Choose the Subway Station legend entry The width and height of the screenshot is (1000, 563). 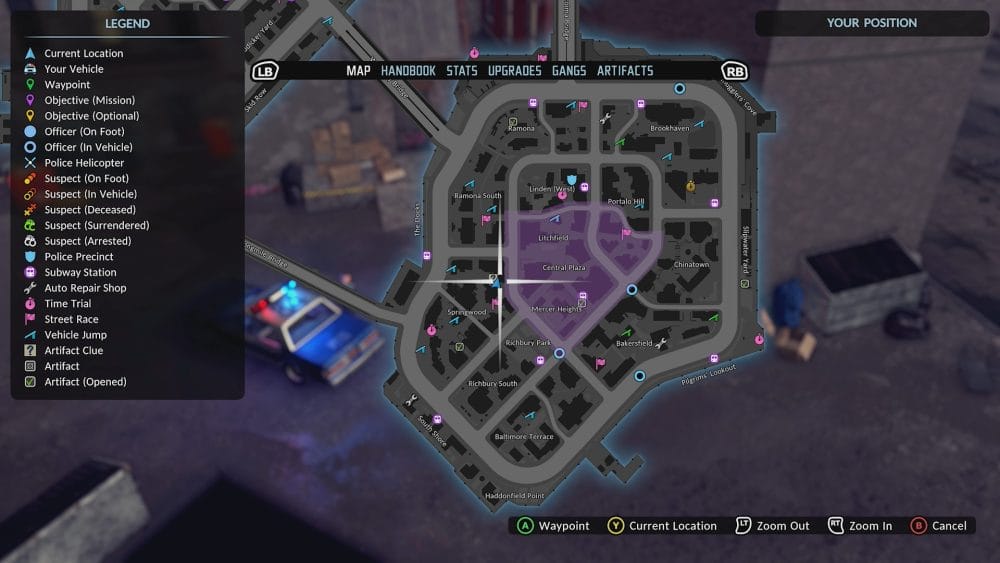point(80,272)
